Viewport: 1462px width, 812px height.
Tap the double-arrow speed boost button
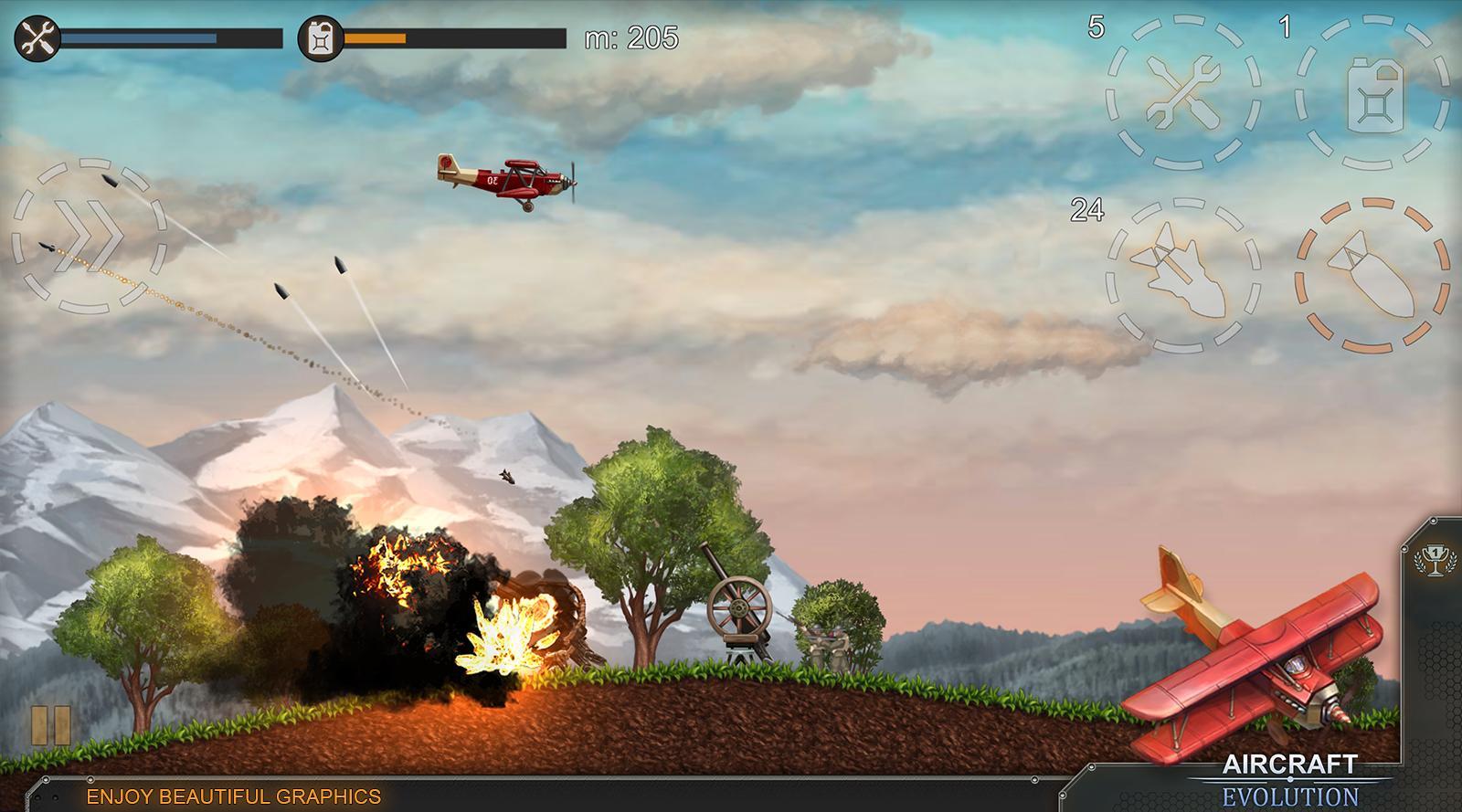[x=89, y=236]
